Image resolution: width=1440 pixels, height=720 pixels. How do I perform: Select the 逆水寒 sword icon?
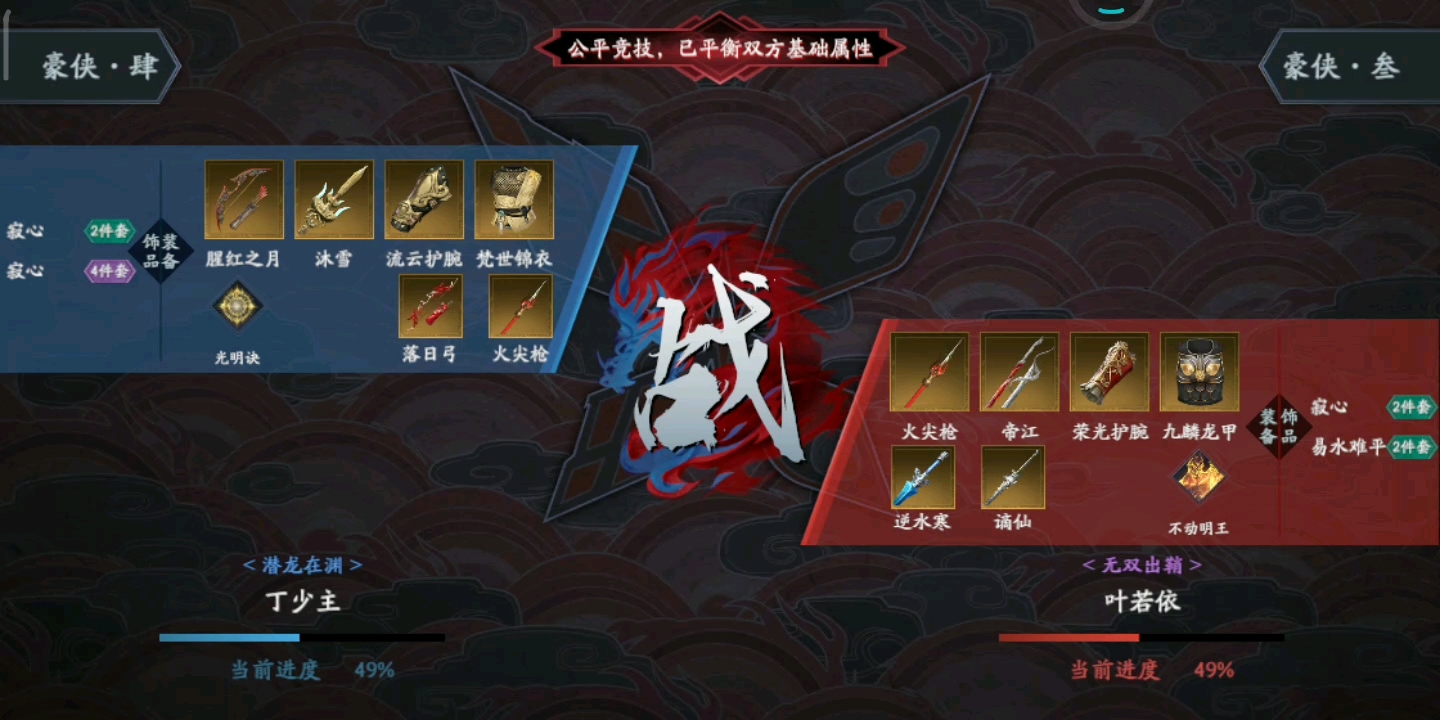tap(923, 477)
